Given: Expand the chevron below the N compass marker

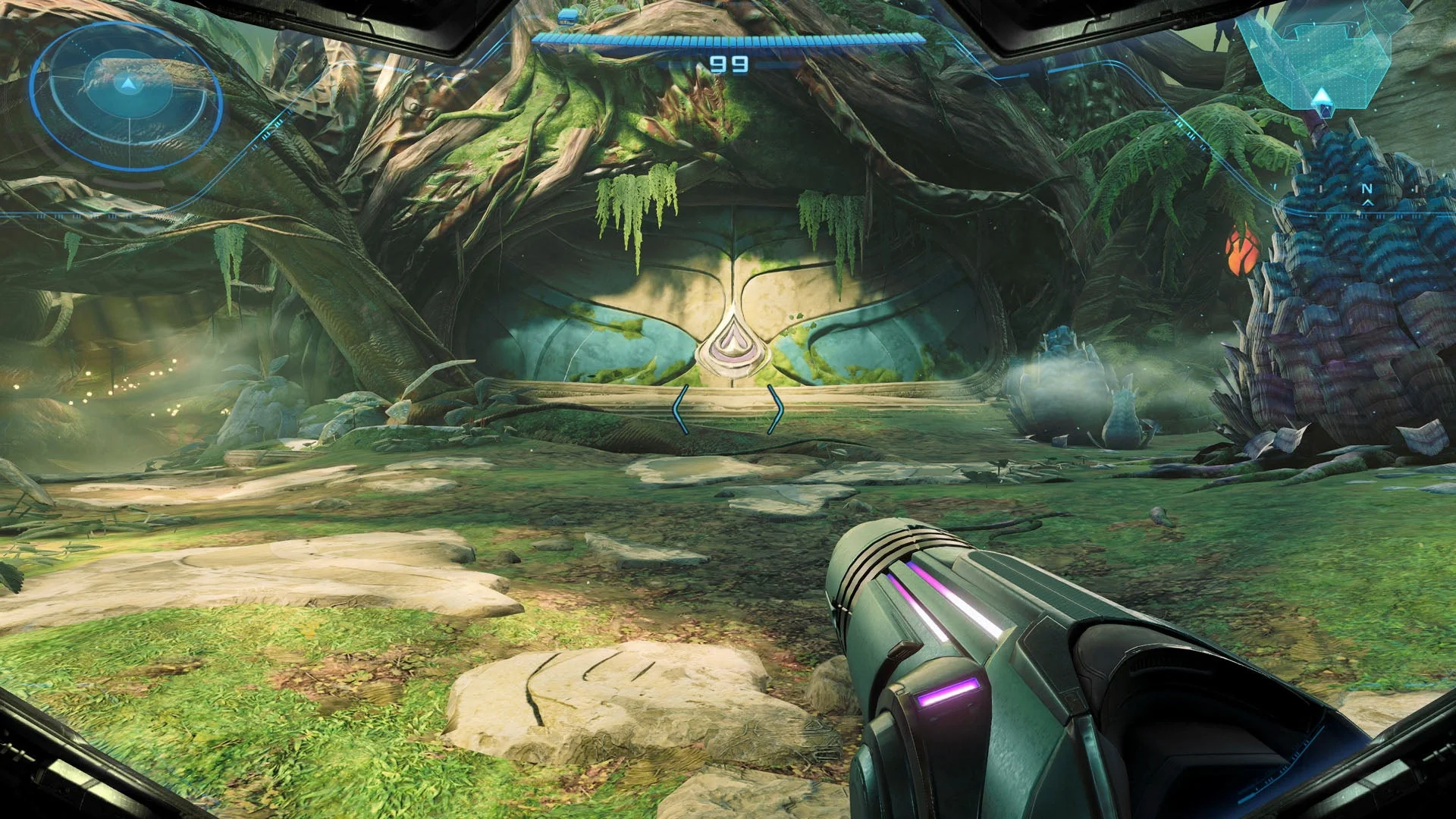Looking at the screenshot, I should coord(1367,203).
